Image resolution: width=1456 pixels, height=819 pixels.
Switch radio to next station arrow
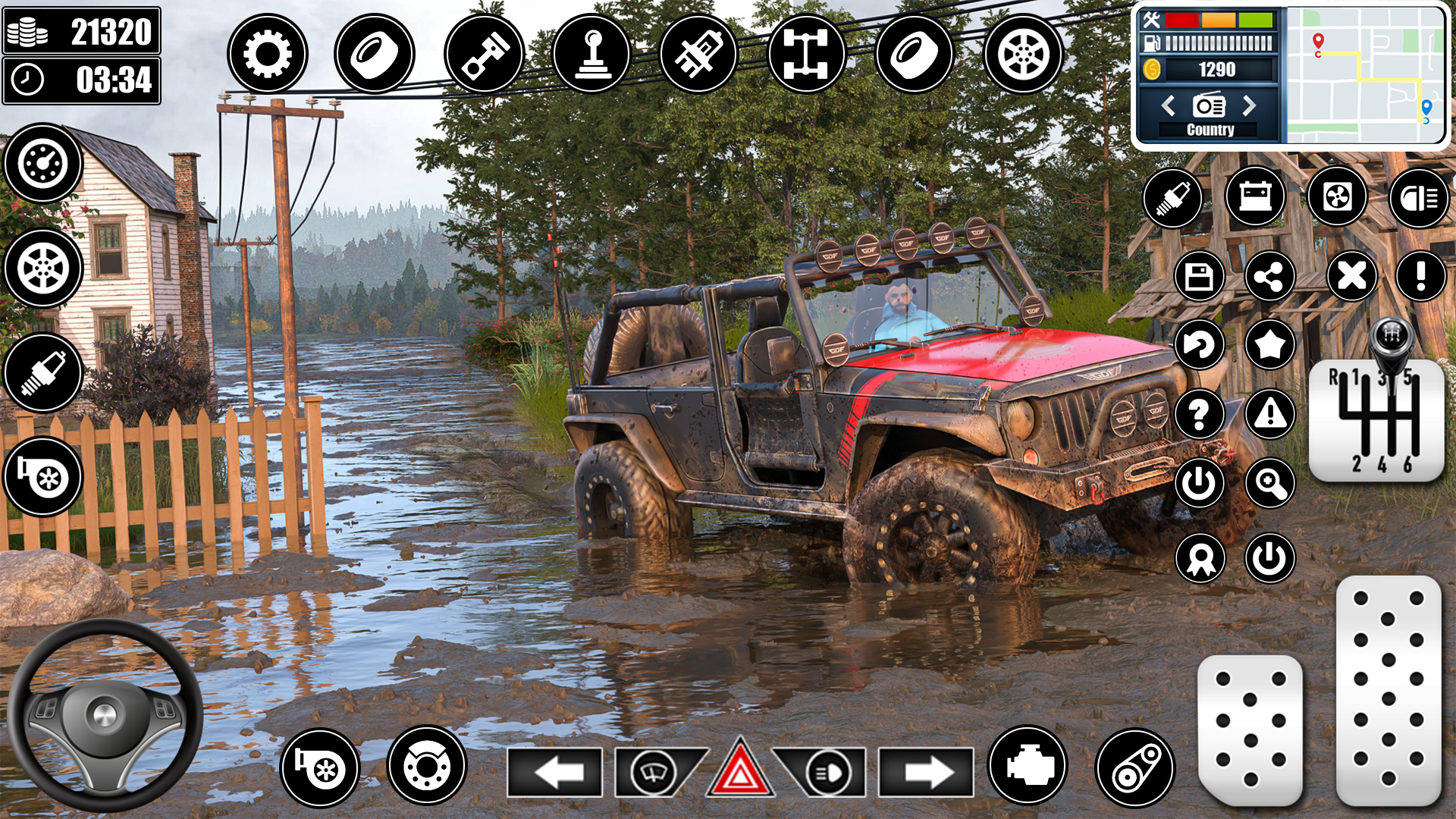(x=1249, y=105)
